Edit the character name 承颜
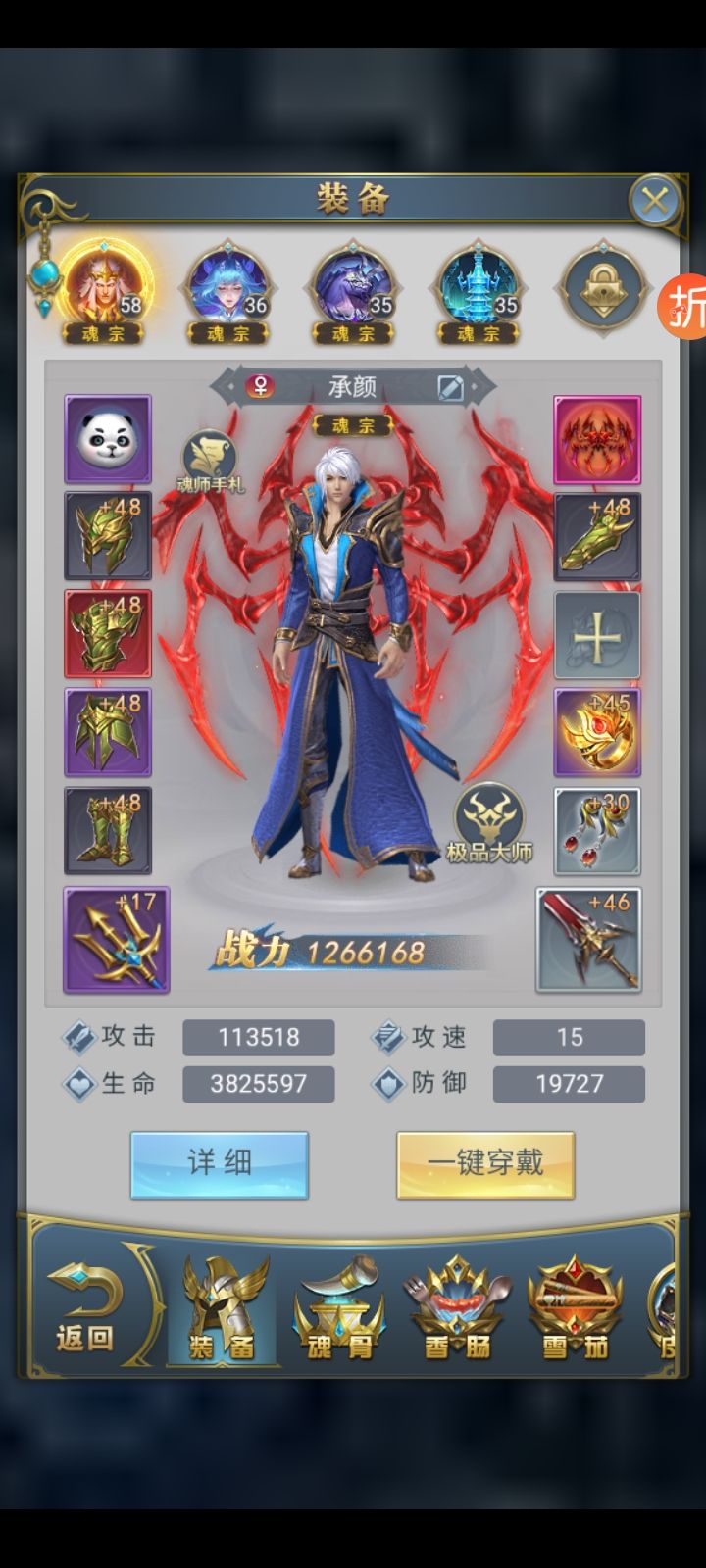Image resolution: width=706 pixels, height=1568 pixels. 450,387
